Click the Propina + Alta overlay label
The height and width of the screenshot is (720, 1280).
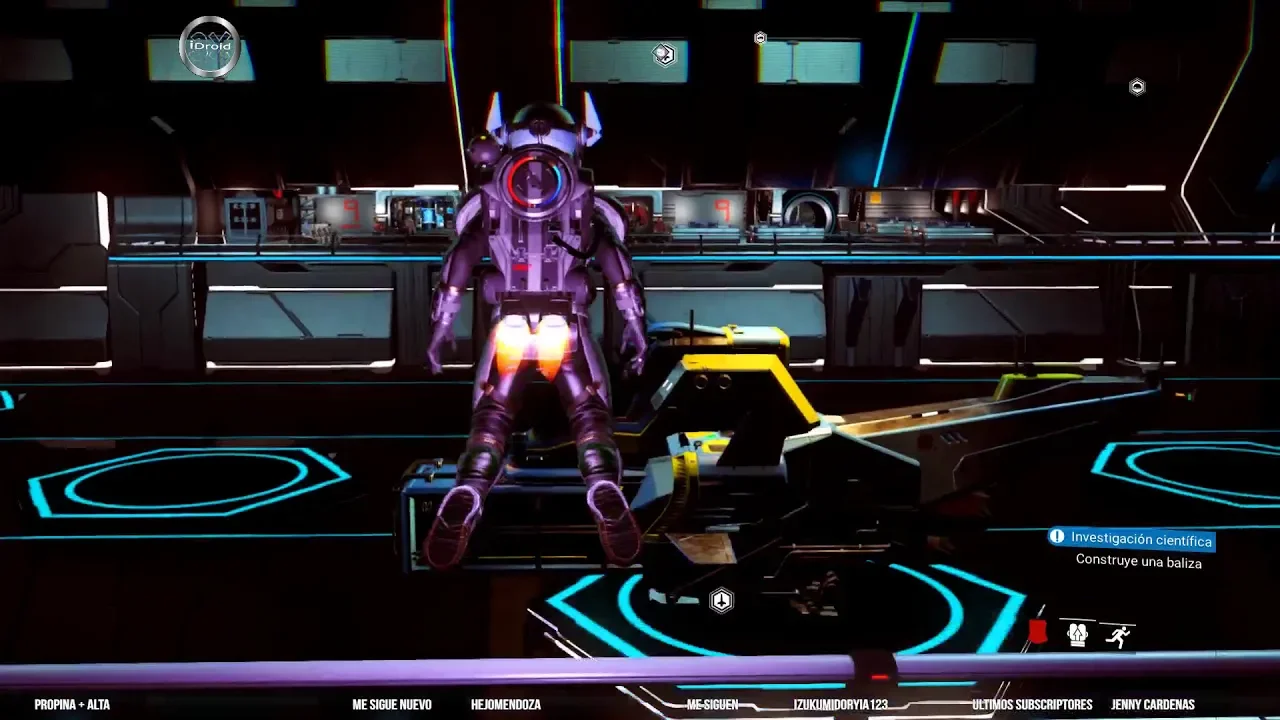pos(72,705)
